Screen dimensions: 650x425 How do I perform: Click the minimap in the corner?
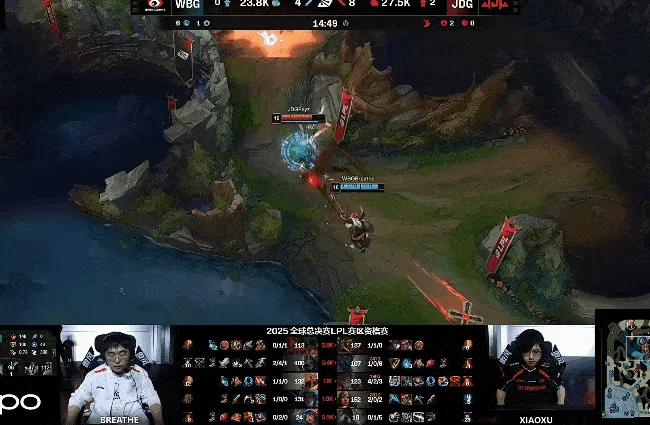click(x=624, y=367)
